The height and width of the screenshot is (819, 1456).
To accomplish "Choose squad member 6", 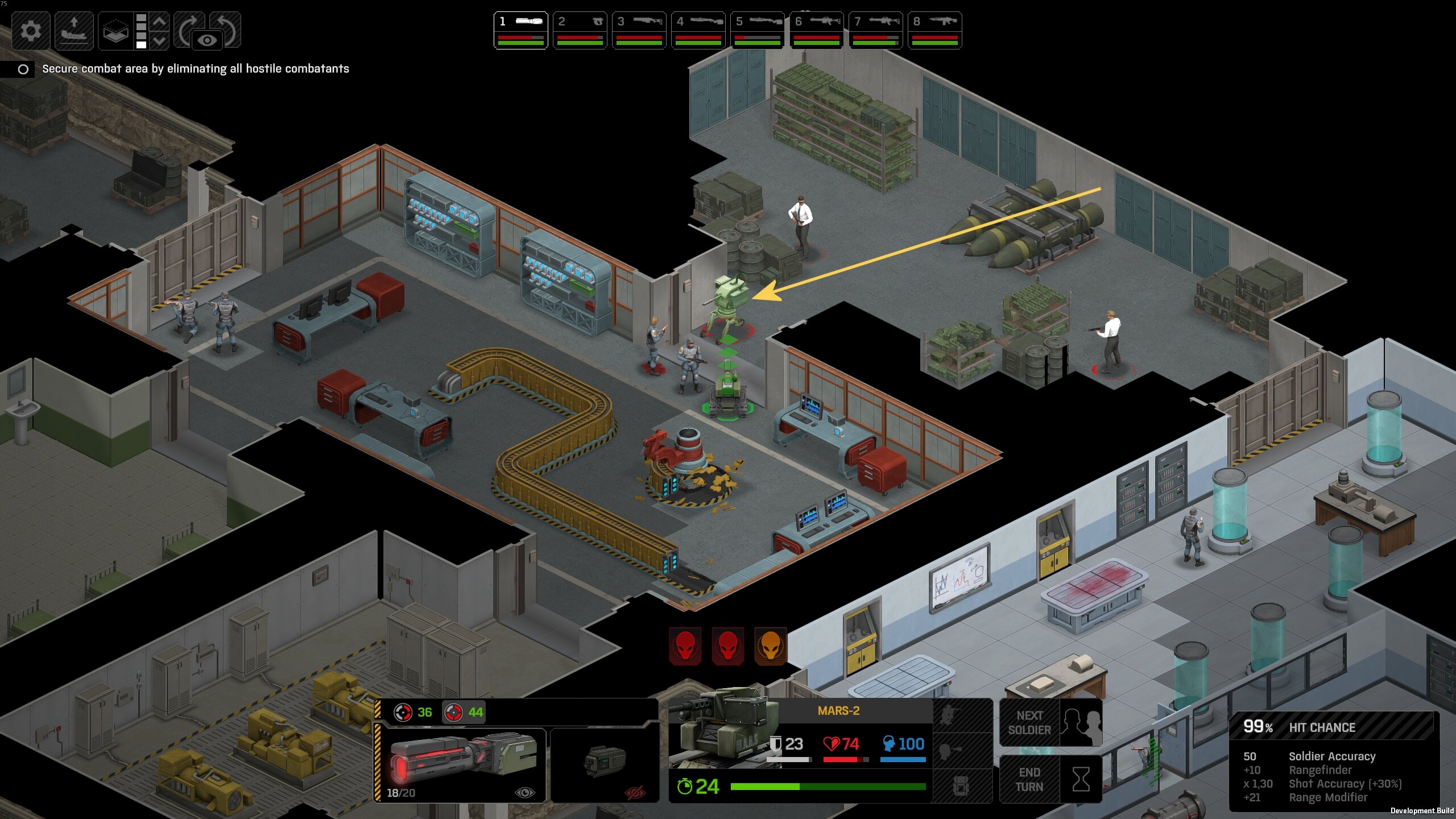I will 816,30.
